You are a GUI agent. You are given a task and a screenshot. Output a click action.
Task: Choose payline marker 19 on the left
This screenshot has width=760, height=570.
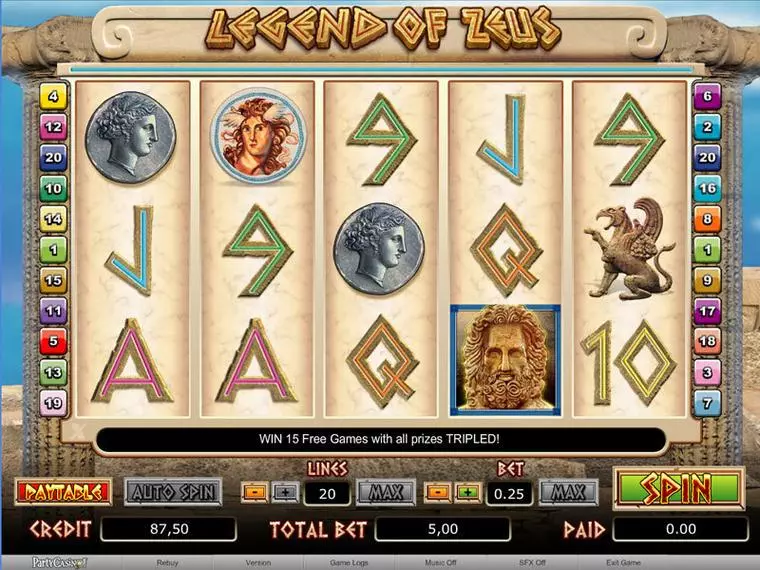coord(52,403)
